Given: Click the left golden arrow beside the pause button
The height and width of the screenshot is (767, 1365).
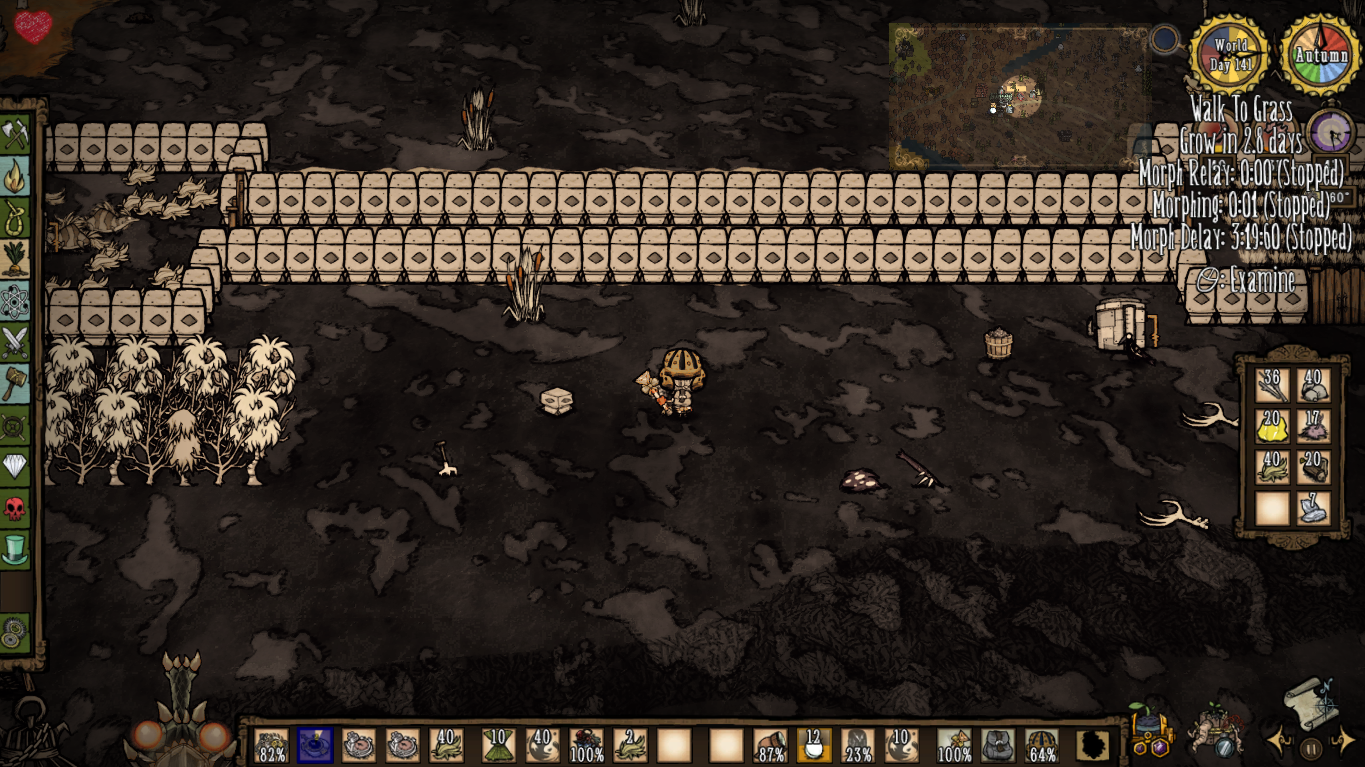Looking at the screenshot, I should [1277, 741].
